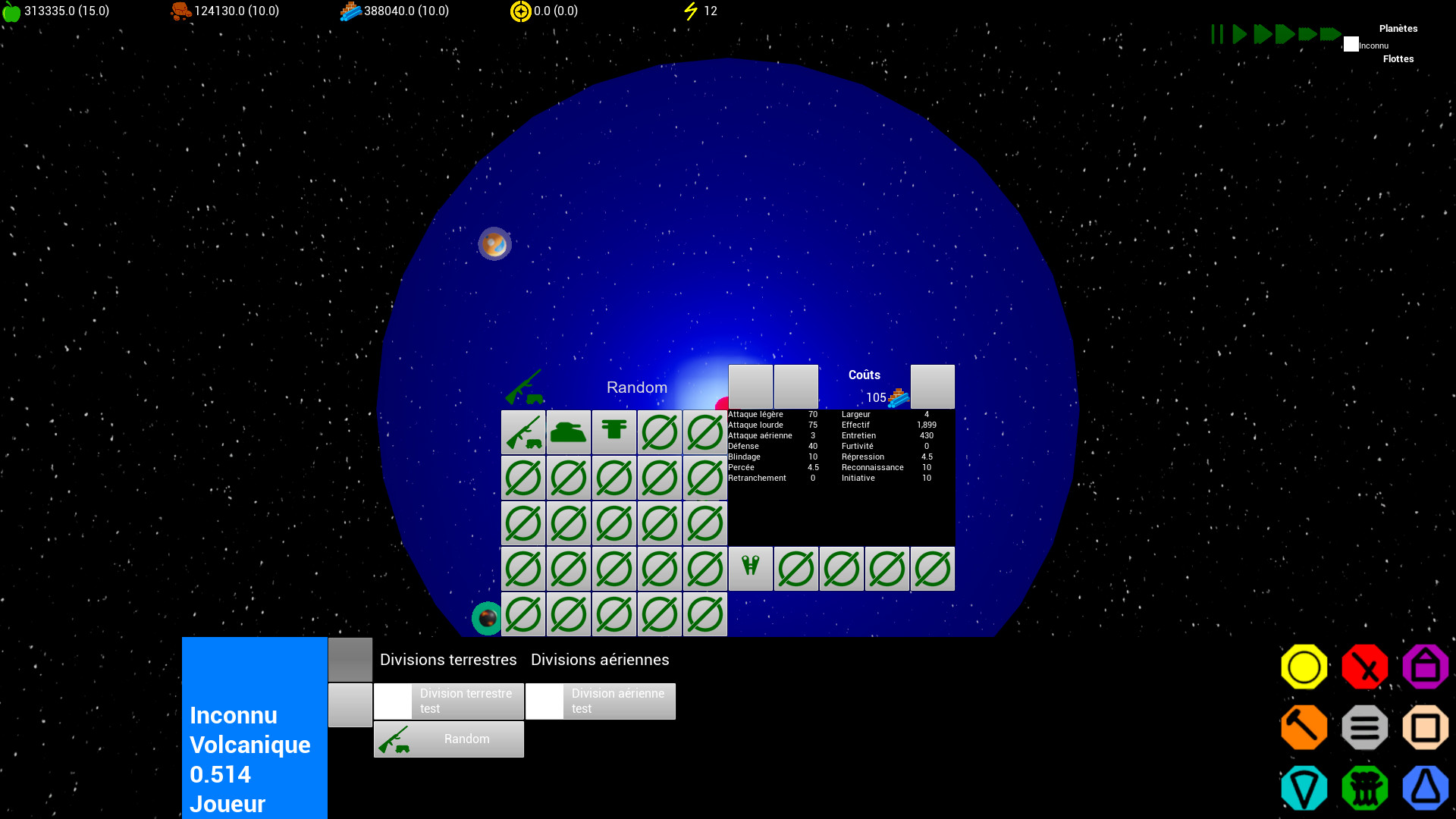Select the rifle infantry unit icon
1456x819 pixels.
point(522,432)
